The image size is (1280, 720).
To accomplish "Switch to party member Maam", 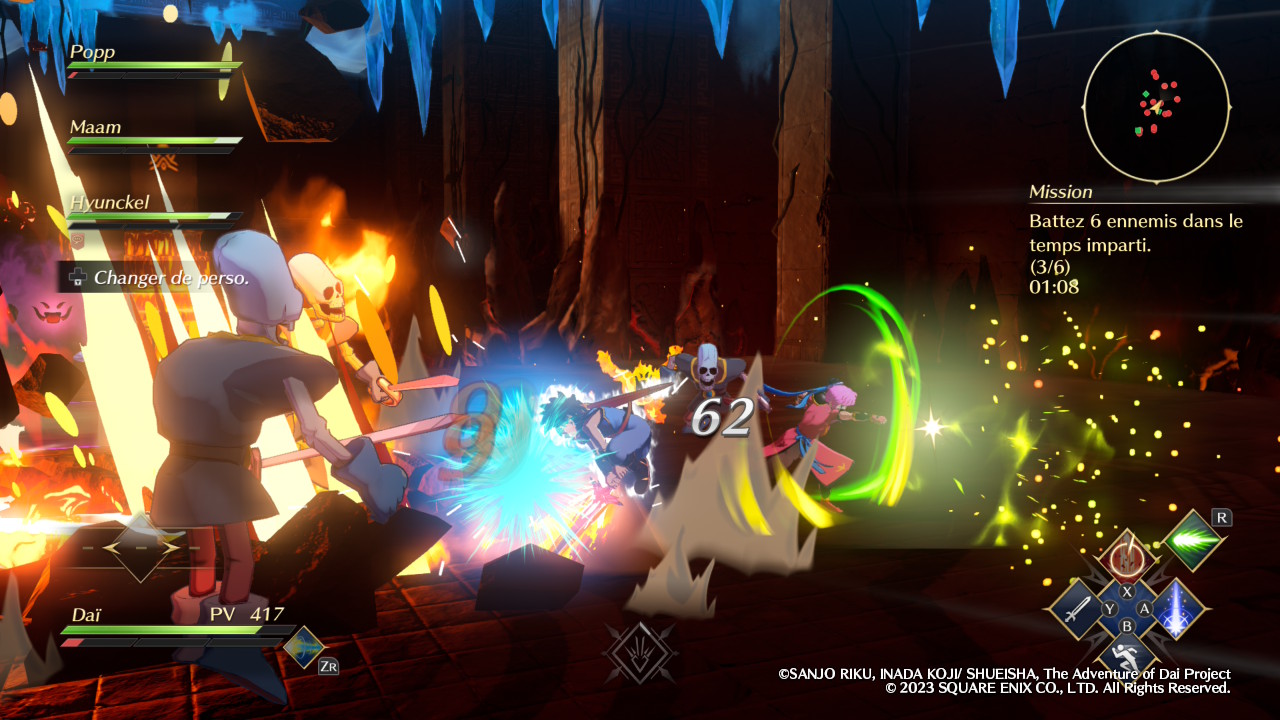I will point(96,128).
